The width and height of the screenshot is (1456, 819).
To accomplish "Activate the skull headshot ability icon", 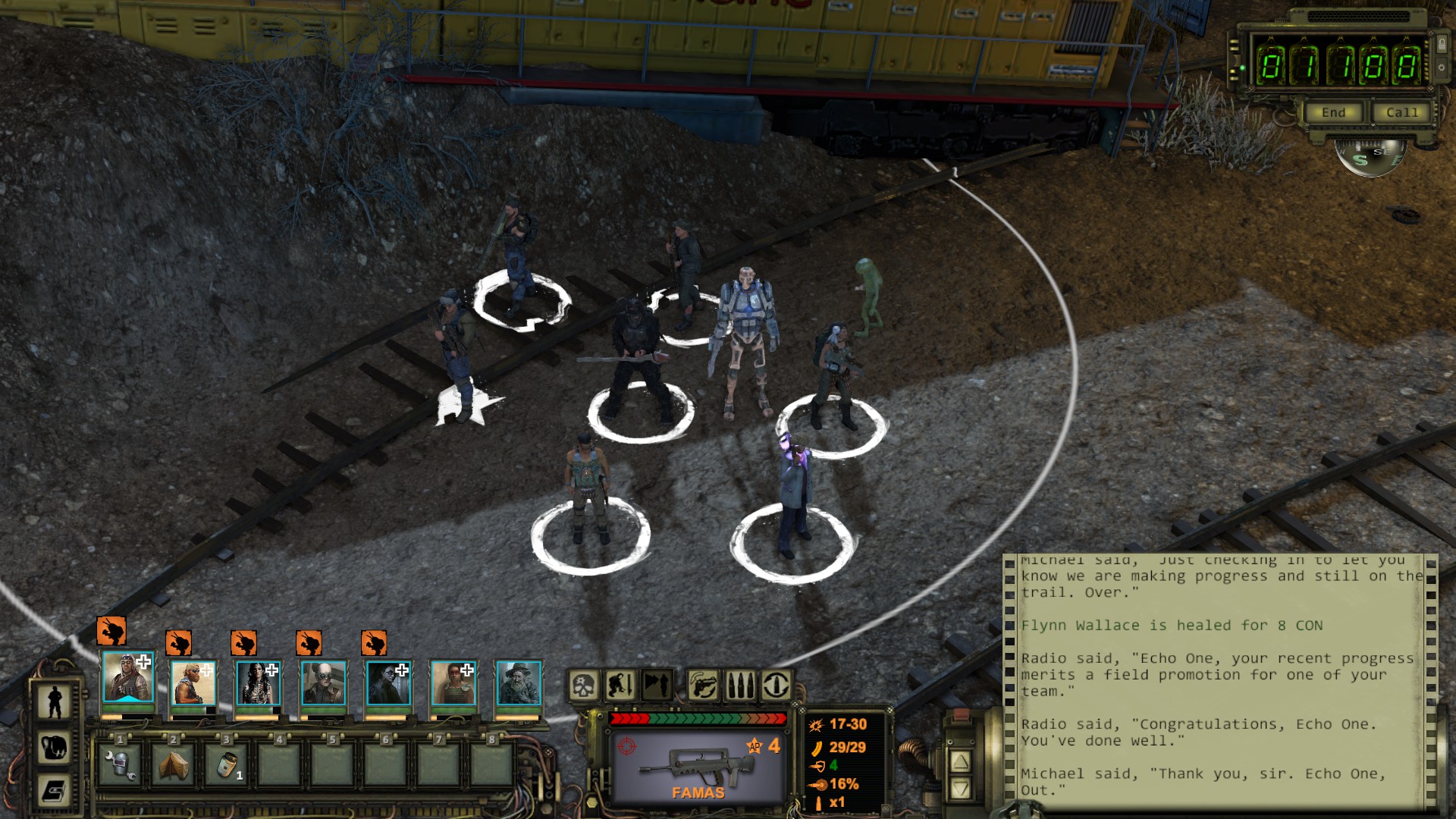I will pyautogui.click(x=584, y=686).
